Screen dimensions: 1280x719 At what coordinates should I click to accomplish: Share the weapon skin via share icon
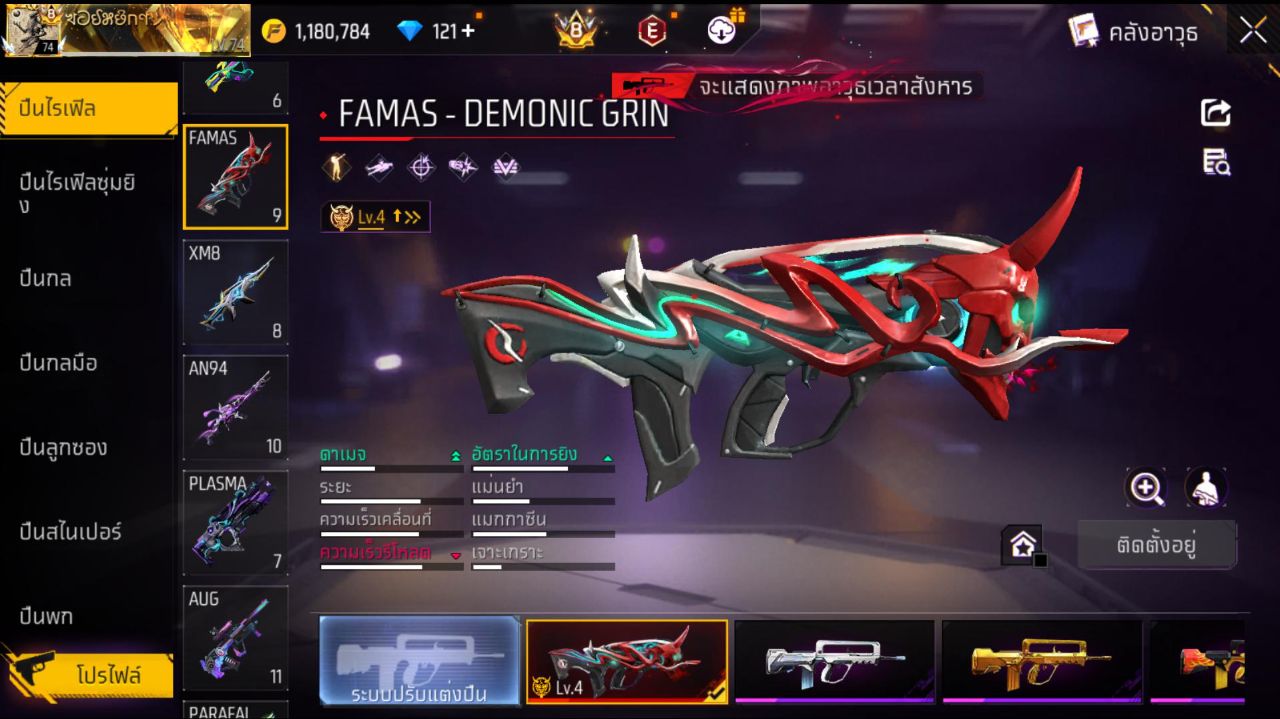1216,113
